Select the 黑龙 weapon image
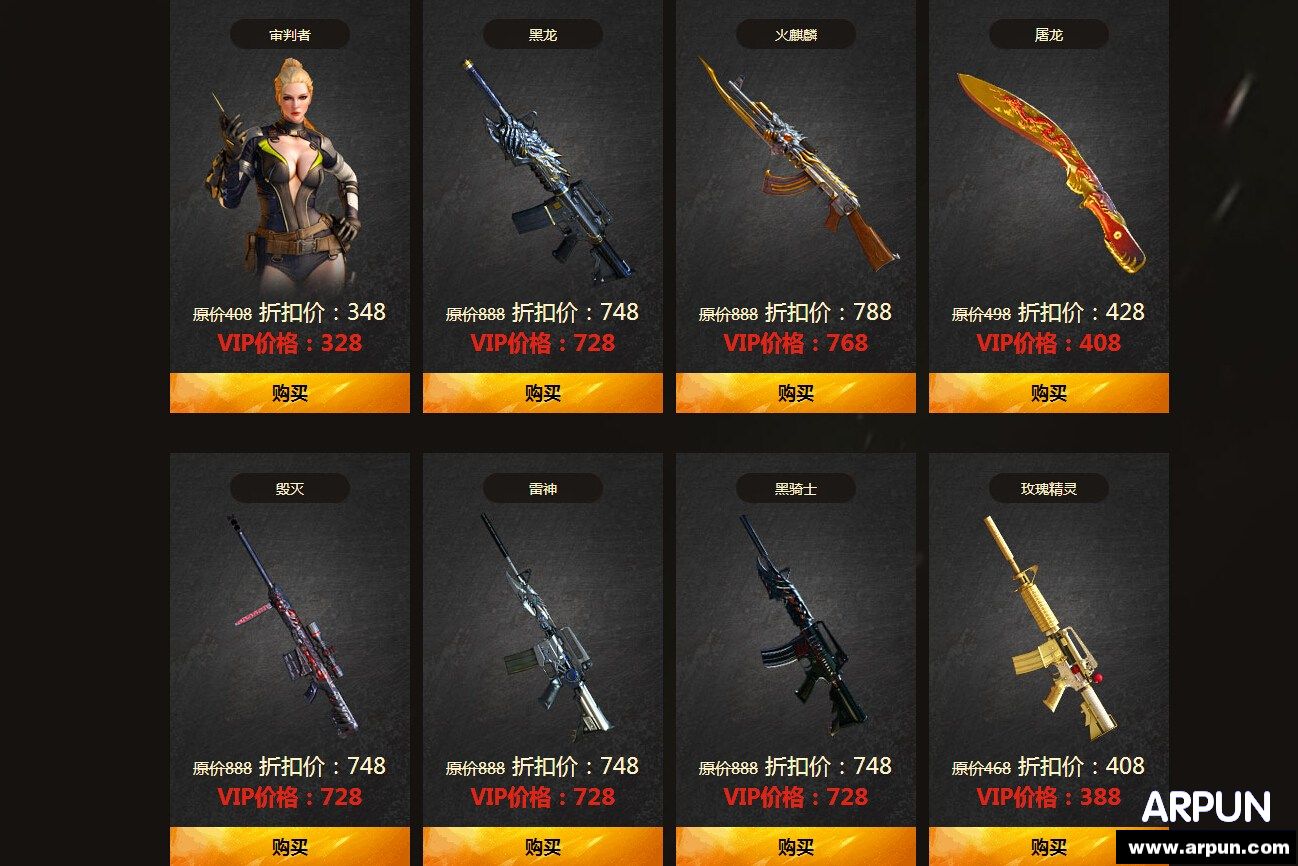Image resolution: width=1298 pixels, height=866 pixels. coord(543,170)
